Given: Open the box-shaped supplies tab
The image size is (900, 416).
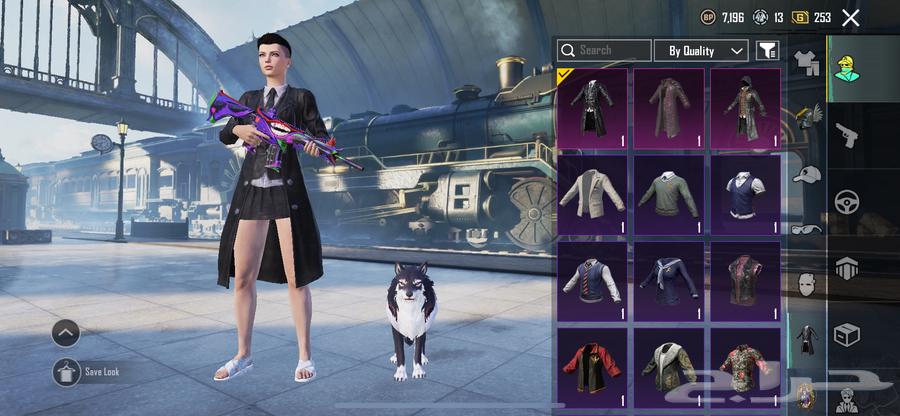Looking at the screenshot, I should (x=847, y=334).
